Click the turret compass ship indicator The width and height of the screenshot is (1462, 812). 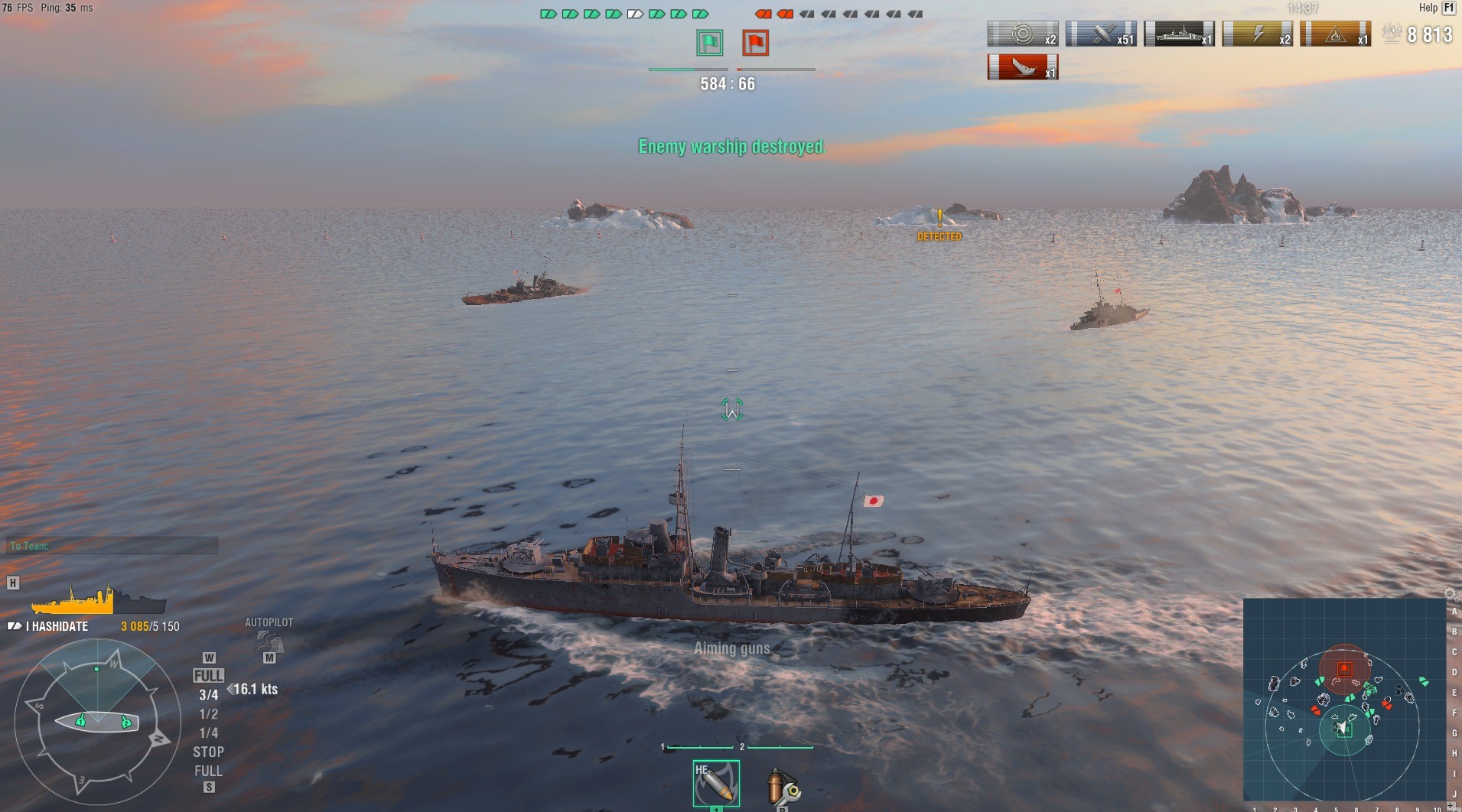coord(97,721)
